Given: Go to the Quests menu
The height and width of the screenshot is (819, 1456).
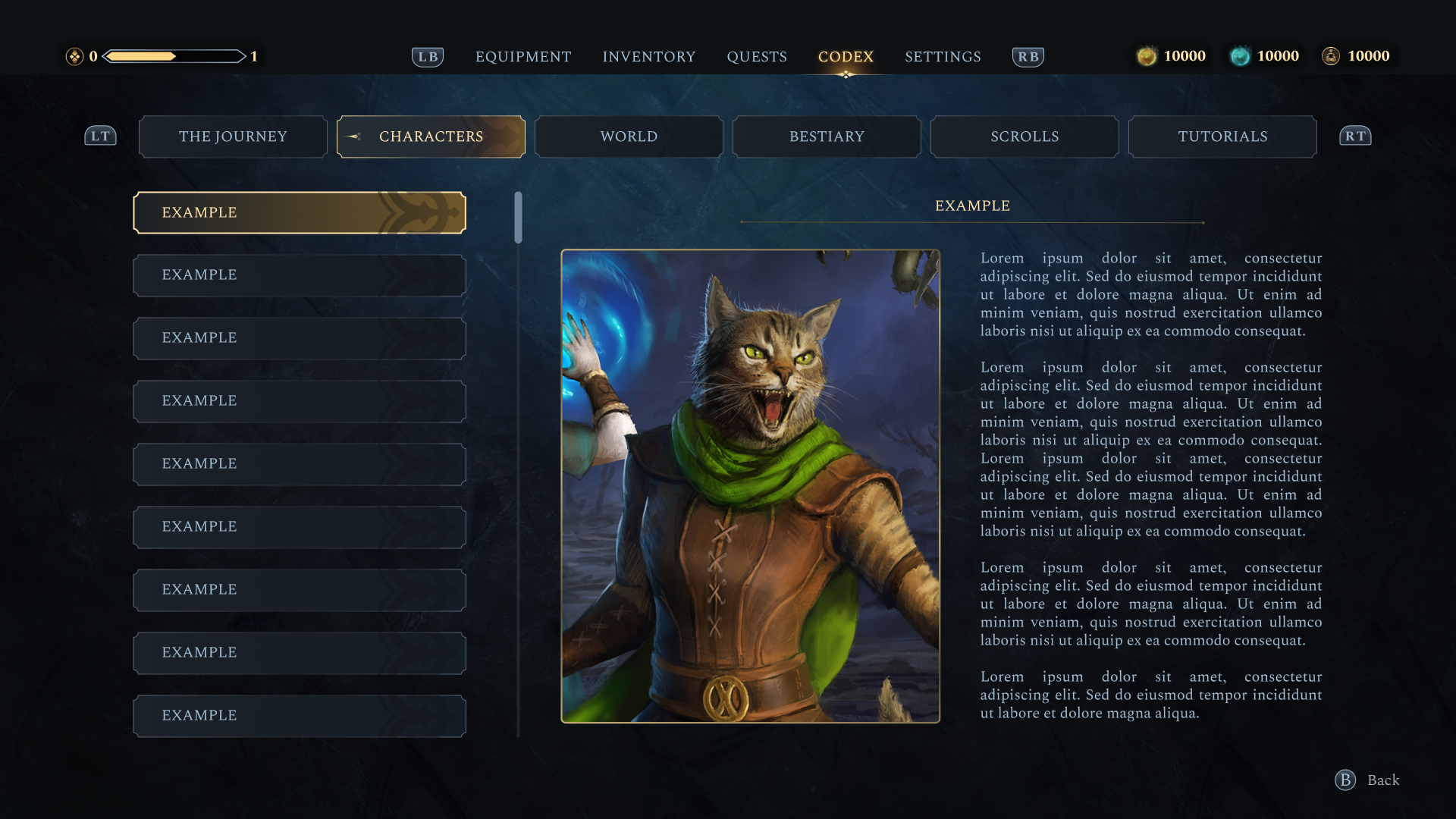Looking at the screenshot, I should coord(757,57).
